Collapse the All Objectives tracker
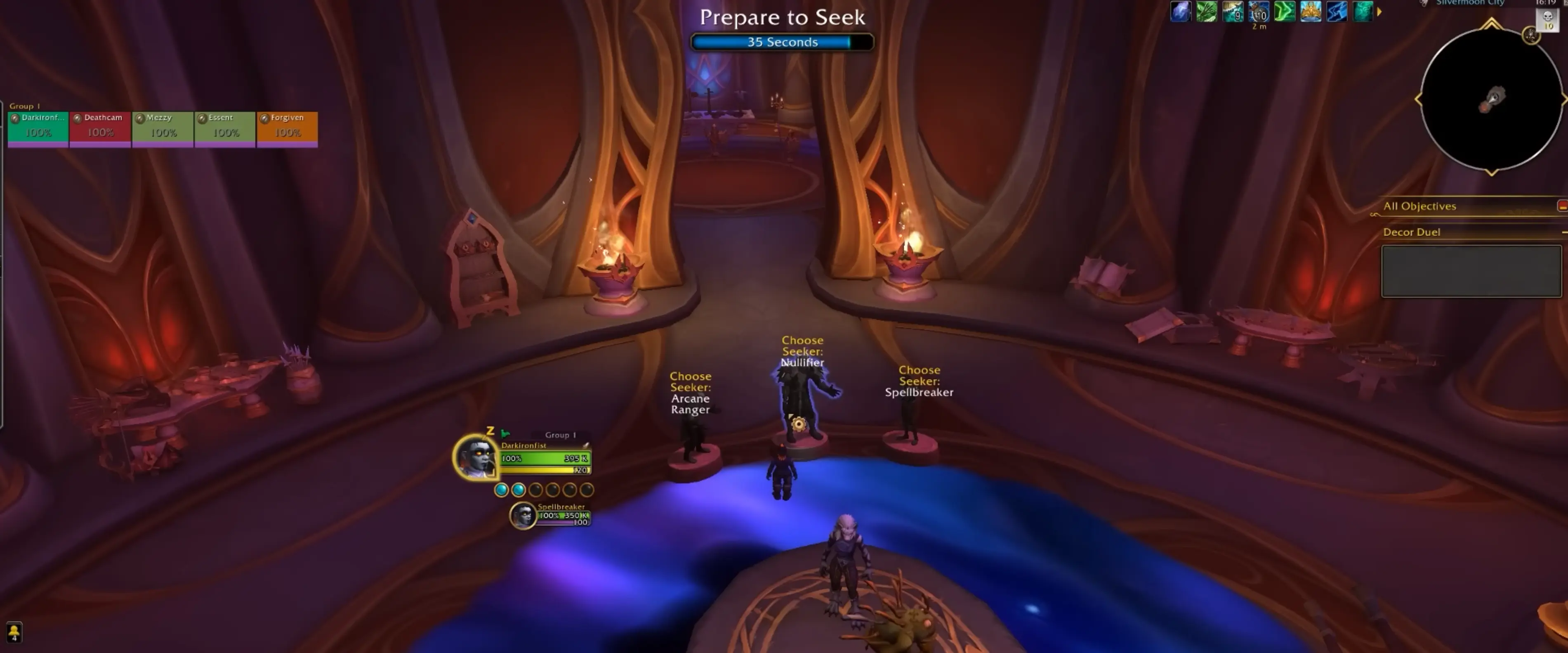This screenshot has height=653, width=1568. tap(1562, 206)
